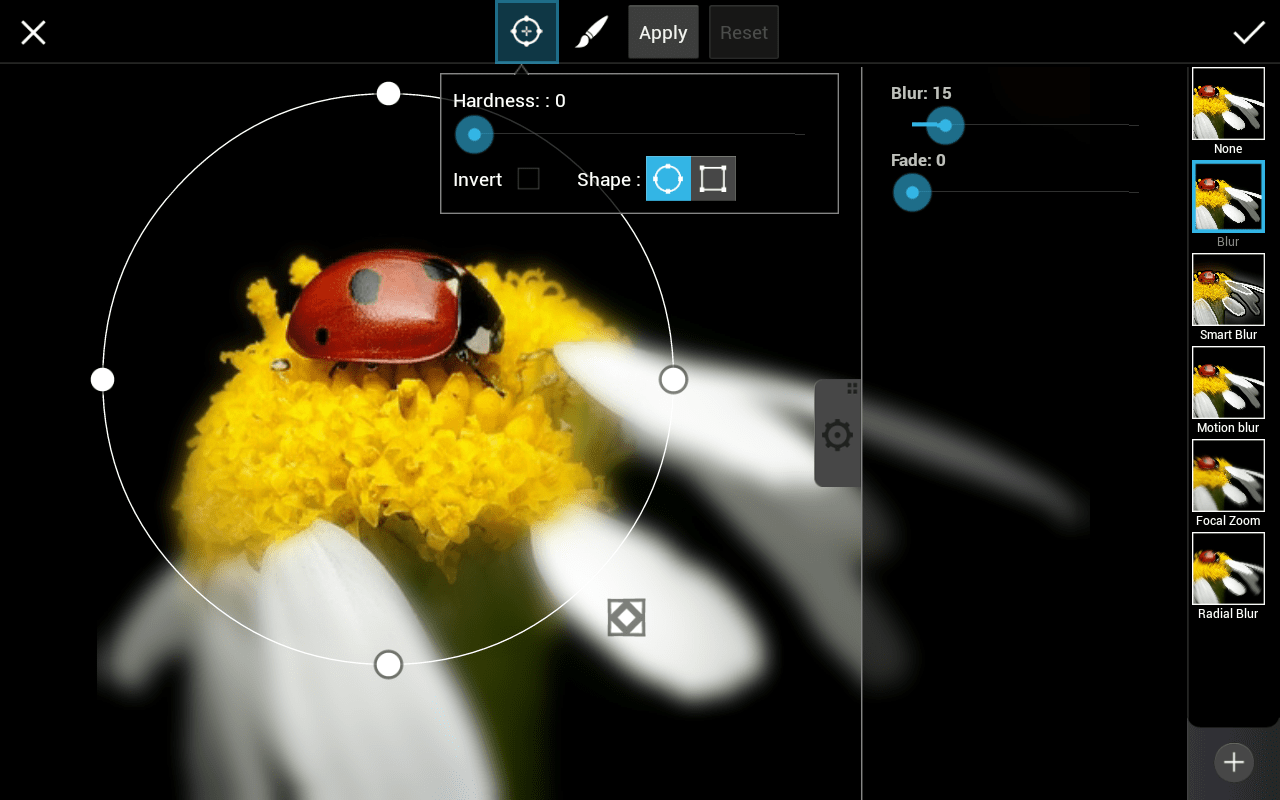Viewport: 1280px width, 800px height.
Task: Select the circle shape option
Action: [x=667, y=178]
